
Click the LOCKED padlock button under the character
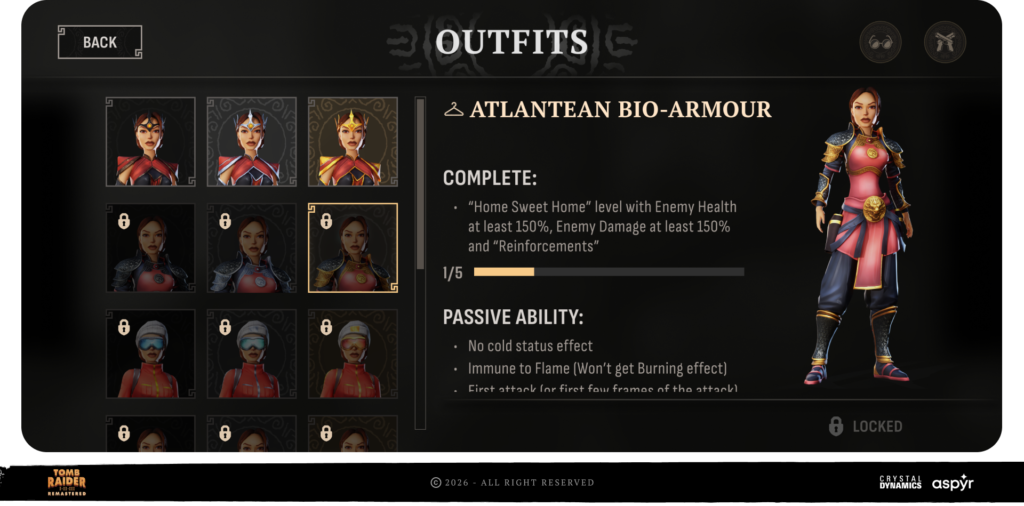[866, 427]
